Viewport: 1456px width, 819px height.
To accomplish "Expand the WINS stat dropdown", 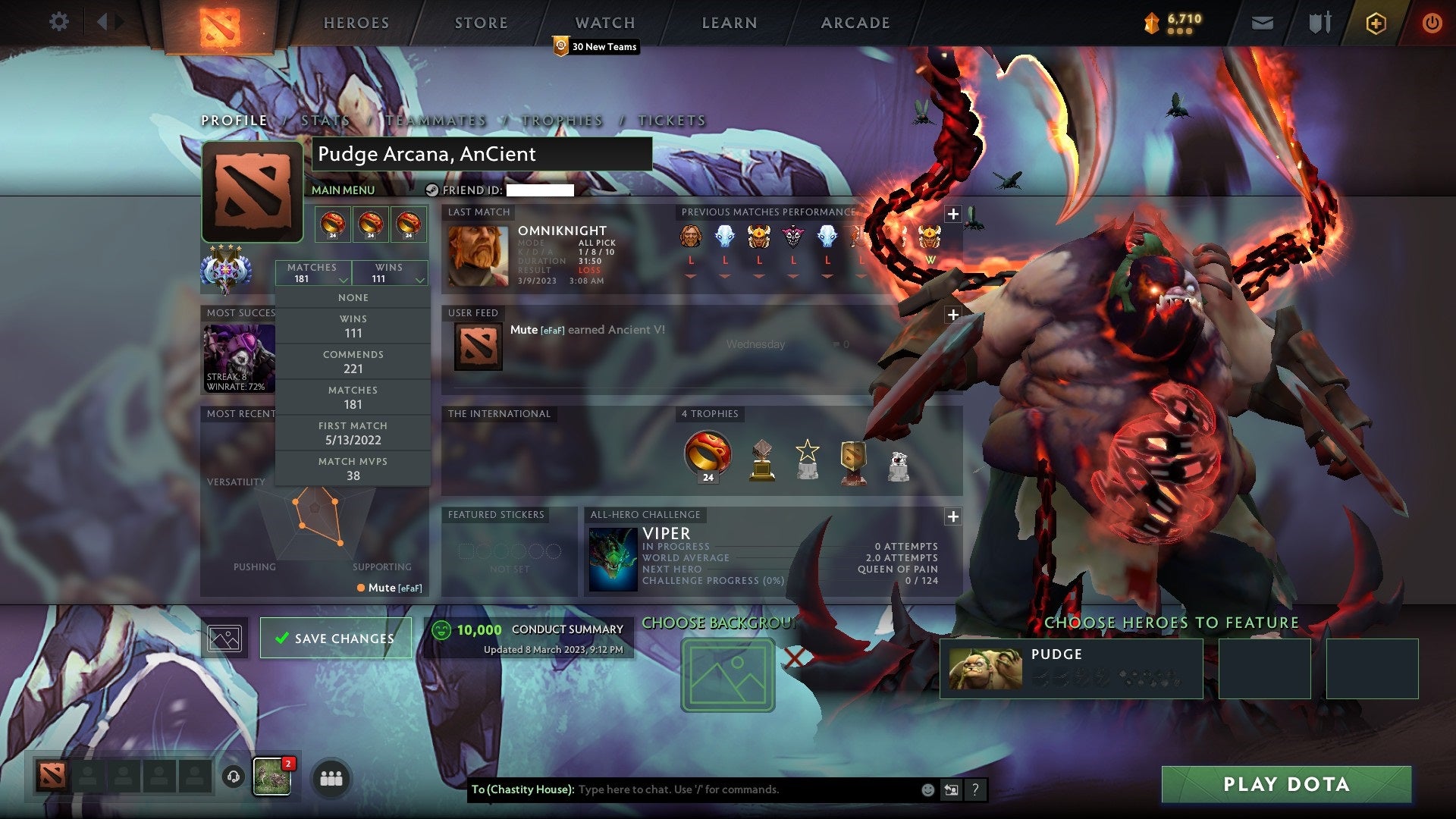I will click(x=391, y=273).
